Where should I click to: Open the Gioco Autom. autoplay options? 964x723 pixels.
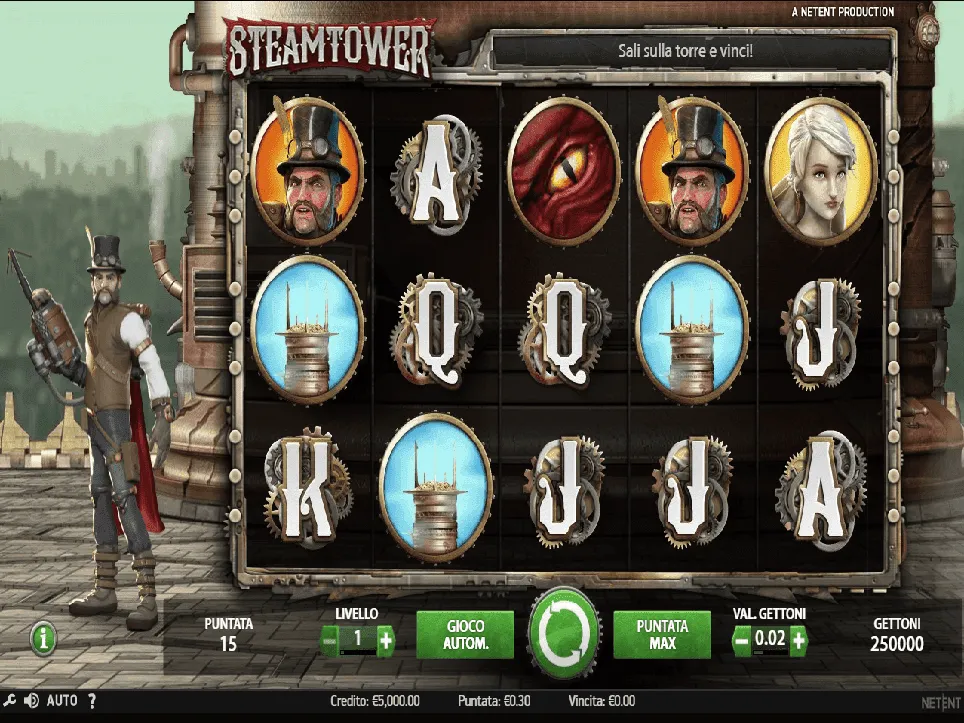(x=465, y=634)
